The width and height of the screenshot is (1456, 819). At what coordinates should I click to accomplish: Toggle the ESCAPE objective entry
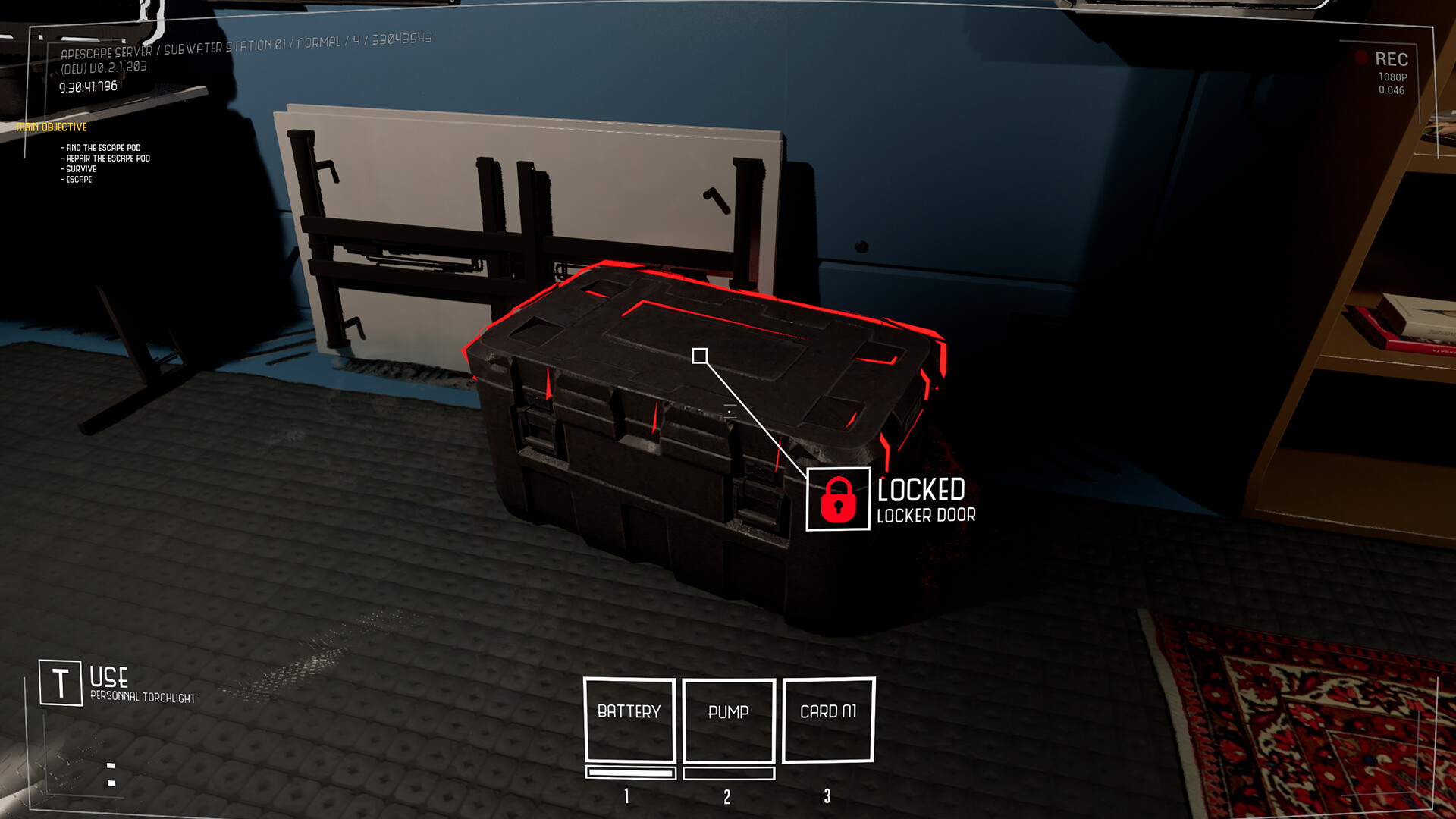[77, 180]
